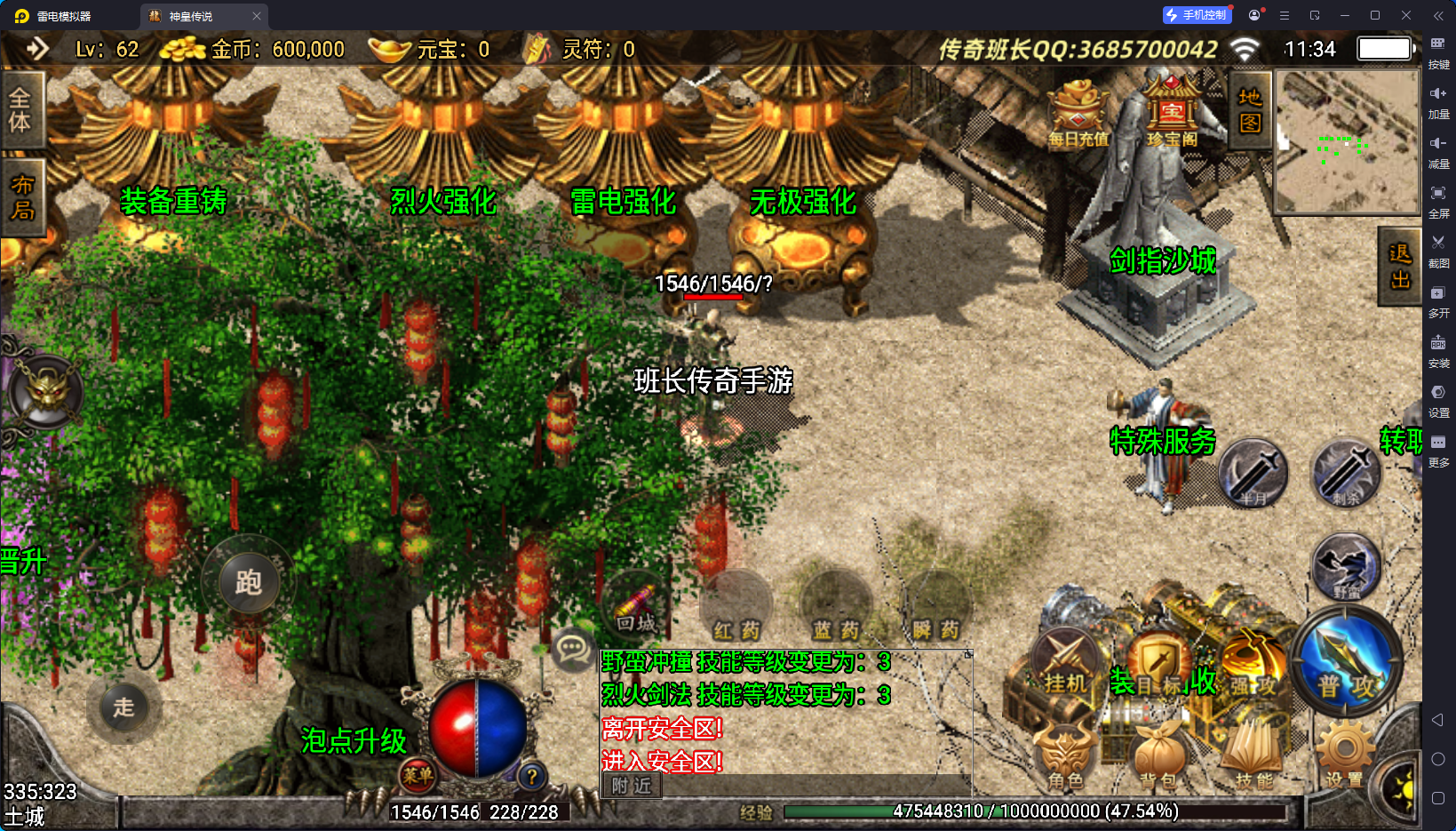Open 手机控制 in the title bar
The image size is (1456, 831).
1197,14
